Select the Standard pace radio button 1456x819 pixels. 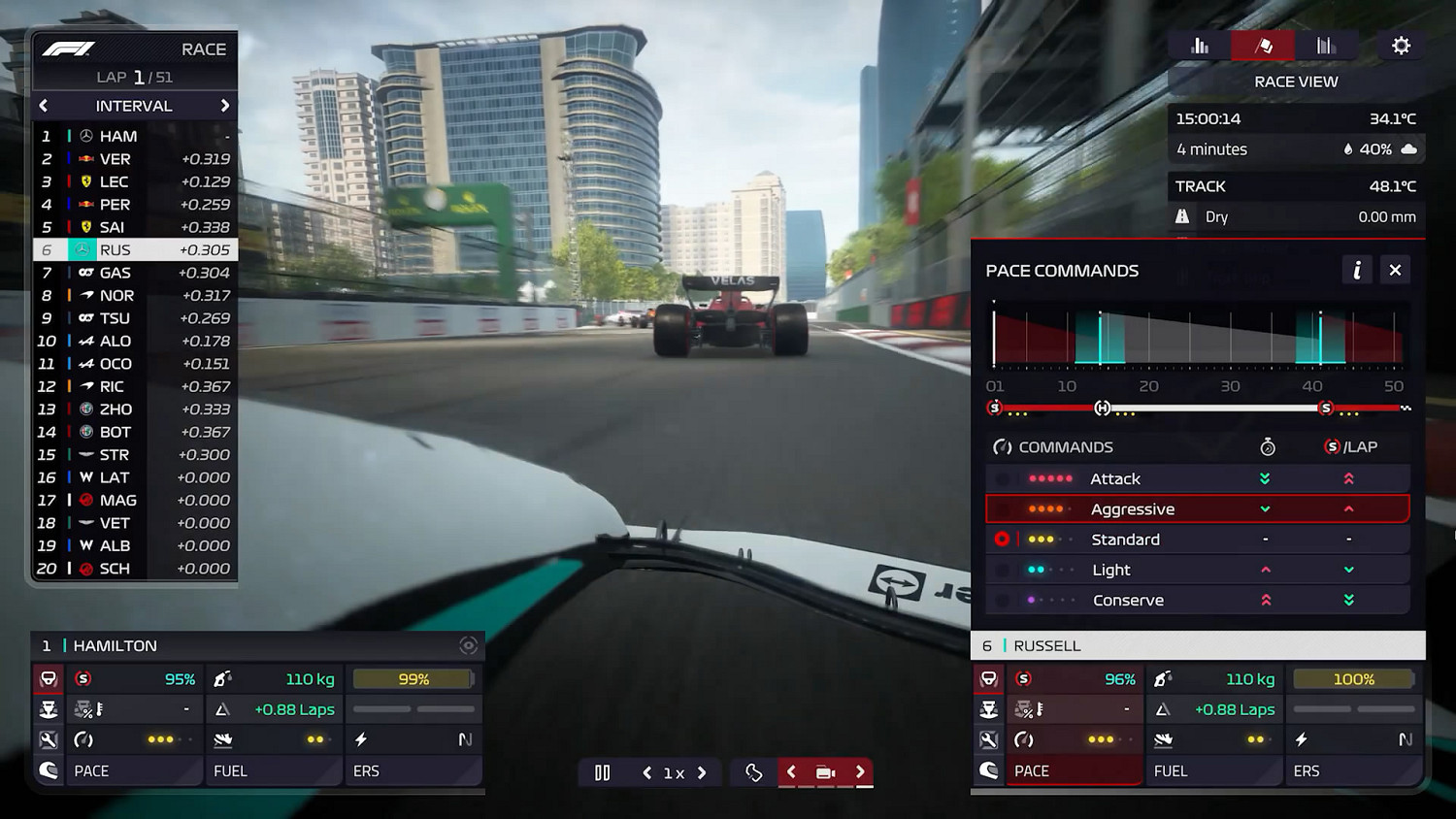[x=1003, y=540]
